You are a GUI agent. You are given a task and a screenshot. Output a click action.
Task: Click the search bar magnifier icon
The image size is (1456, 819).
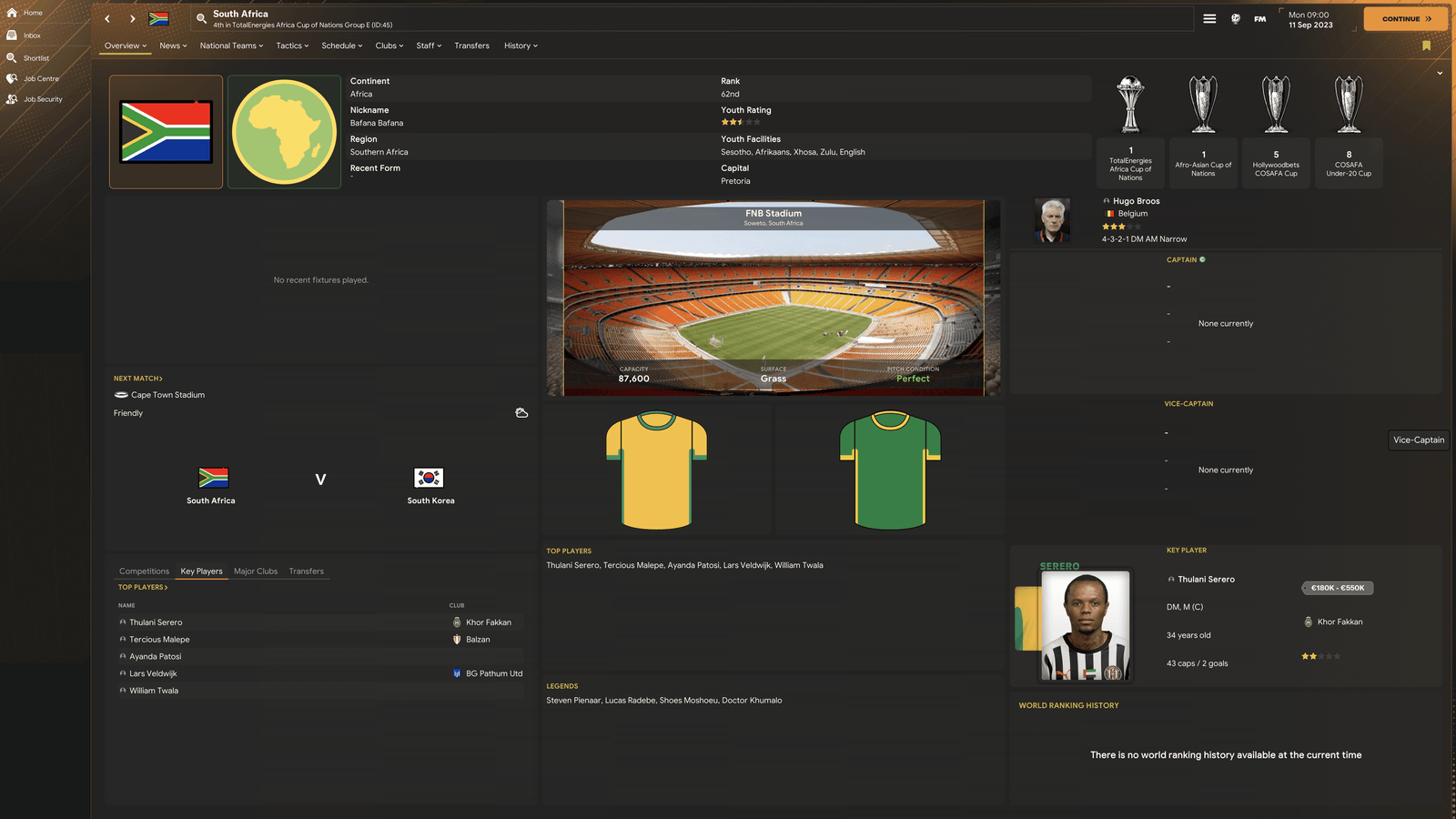201,18
